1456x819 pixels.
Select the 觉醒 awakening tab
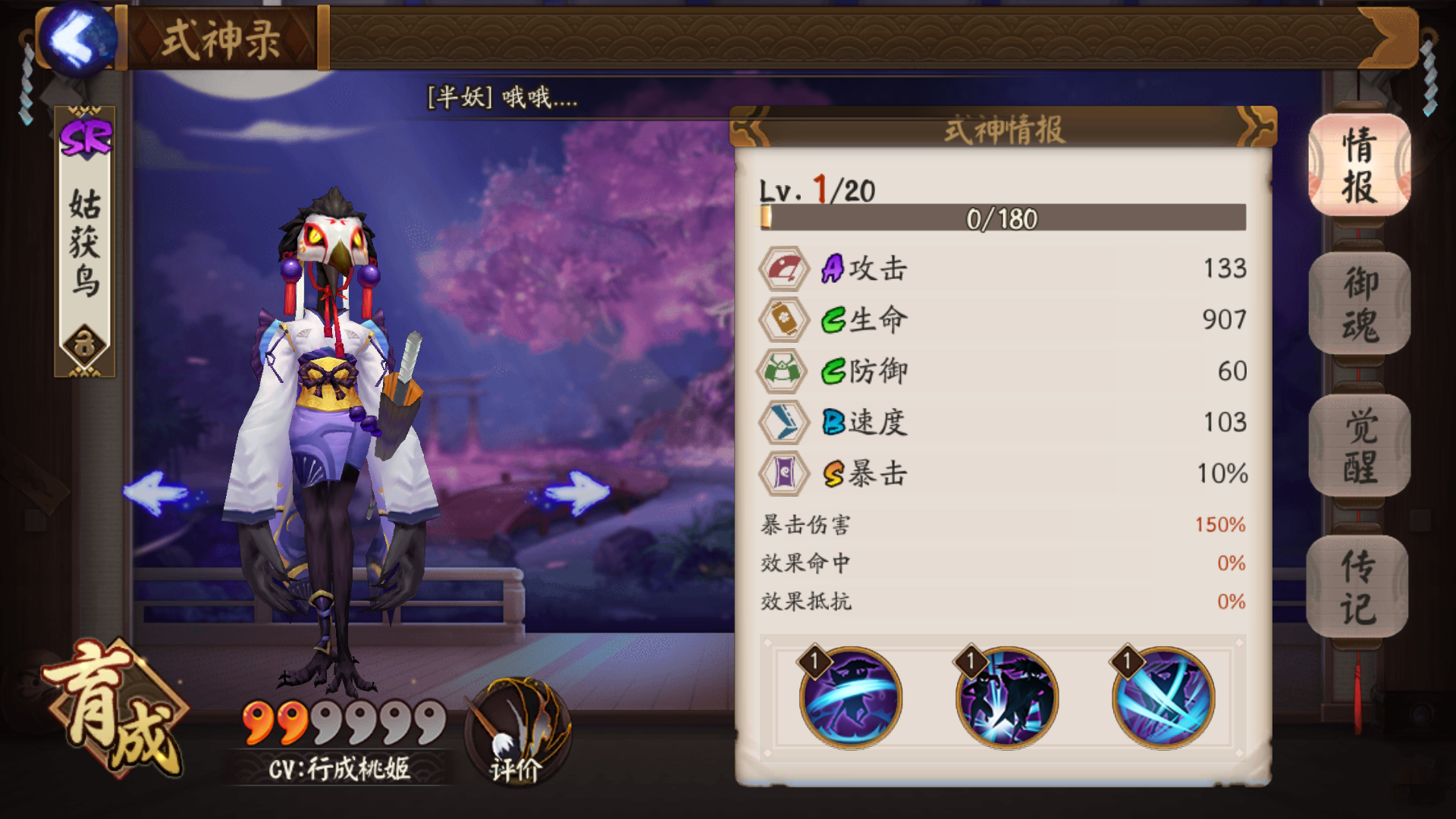(1359, 446)
